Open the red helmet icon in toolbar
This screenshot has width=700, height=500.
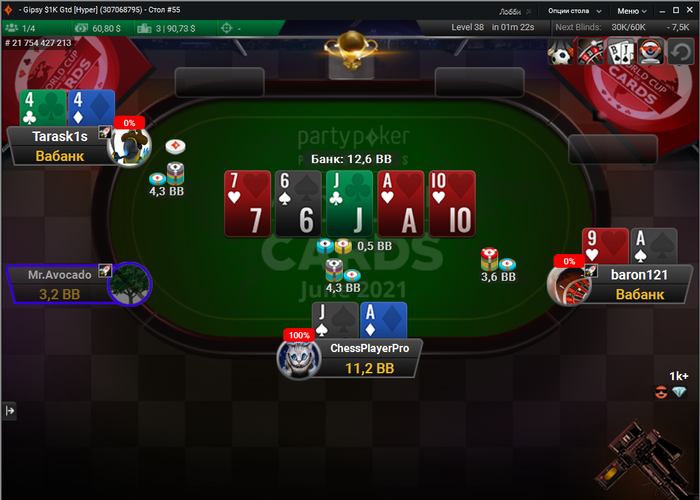(651, 51)
